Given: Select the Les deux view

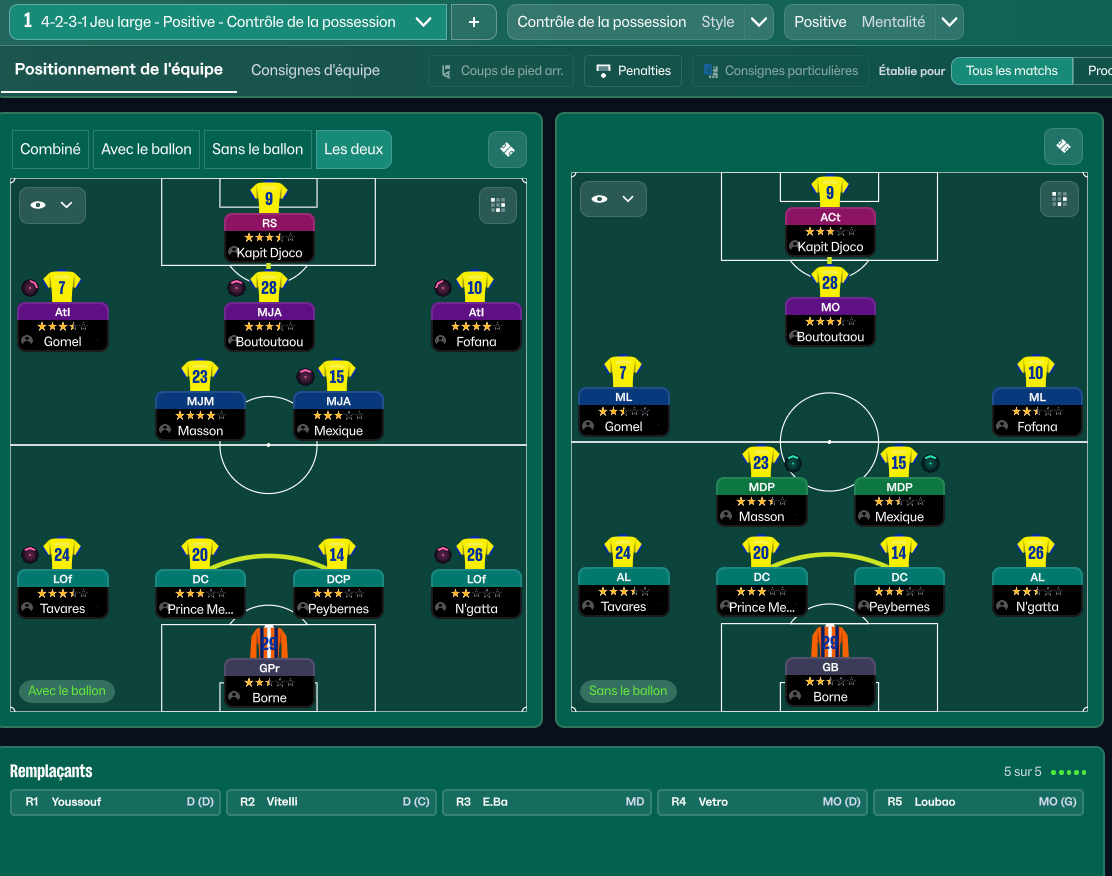Looking at the screenshot, I should point(353,149).
